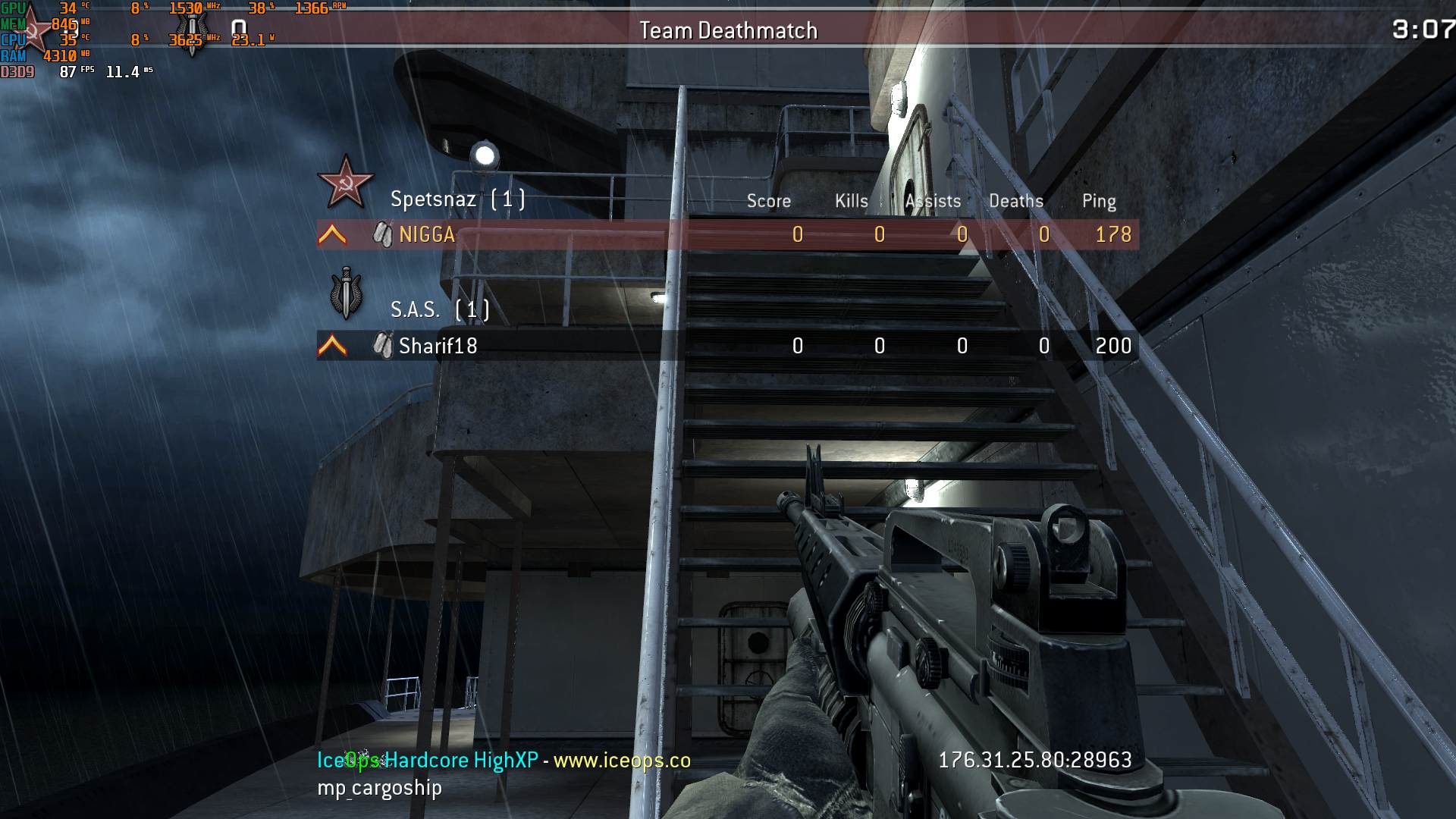Click the Spetsnaz red star emblem

click(345, 183)
